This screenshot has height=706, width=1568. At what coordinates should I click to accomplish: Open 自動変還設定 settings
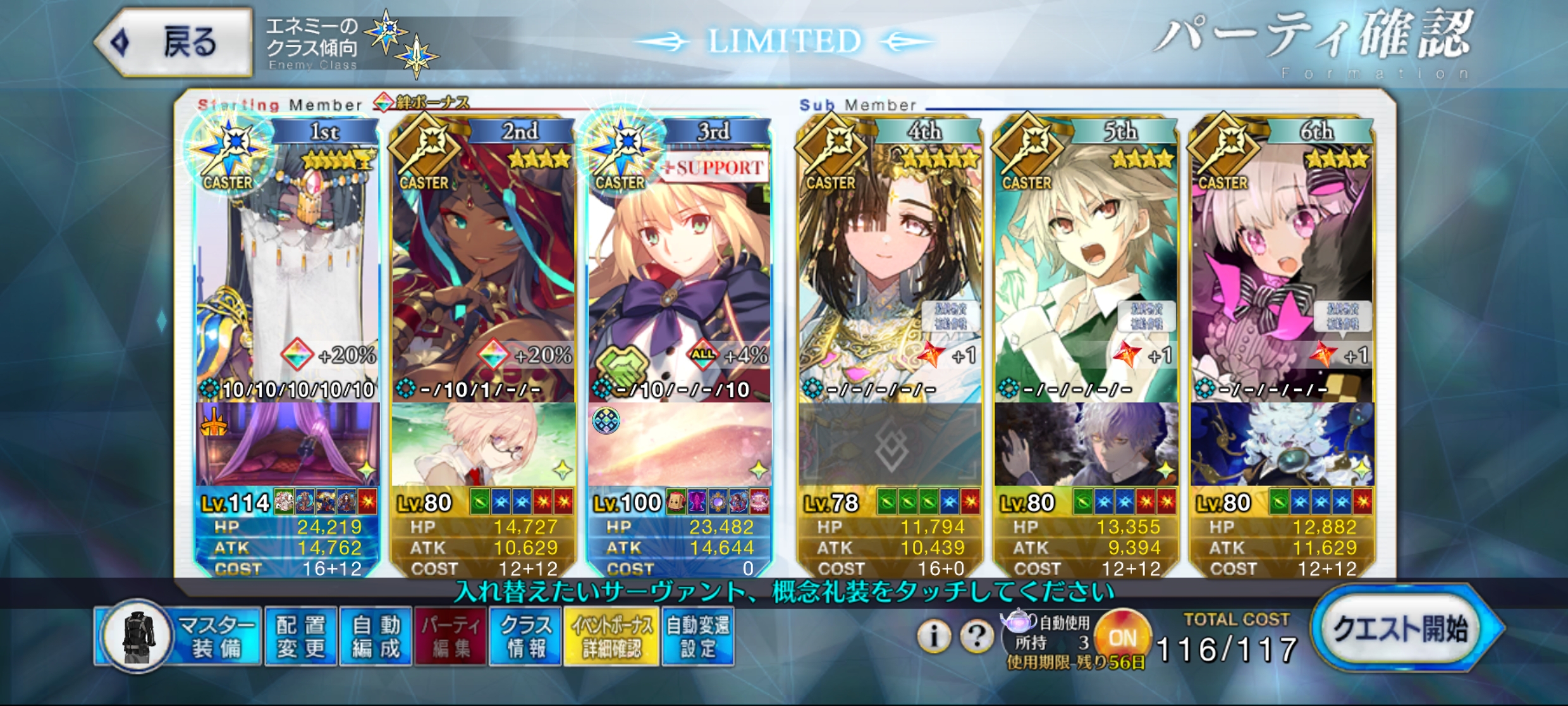pyautogui.click(x=698, y=636)
